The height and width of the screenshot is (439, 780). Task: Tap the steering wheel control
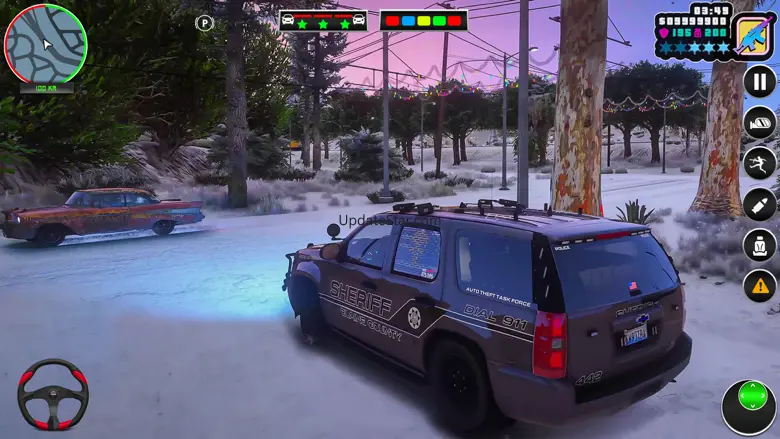(53, 394)
